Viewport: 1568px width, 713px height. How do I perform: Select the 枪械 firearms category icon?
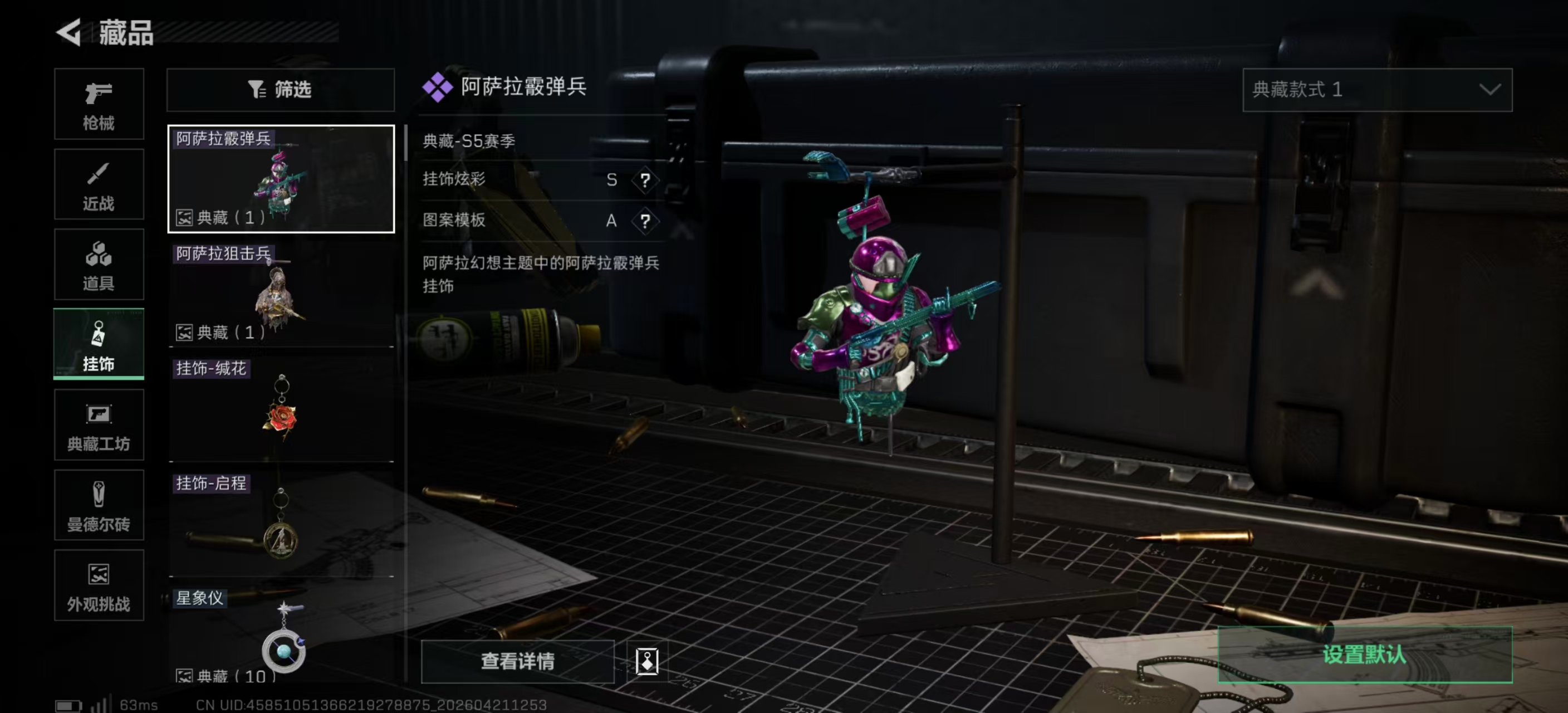click(x=99, y=105)
